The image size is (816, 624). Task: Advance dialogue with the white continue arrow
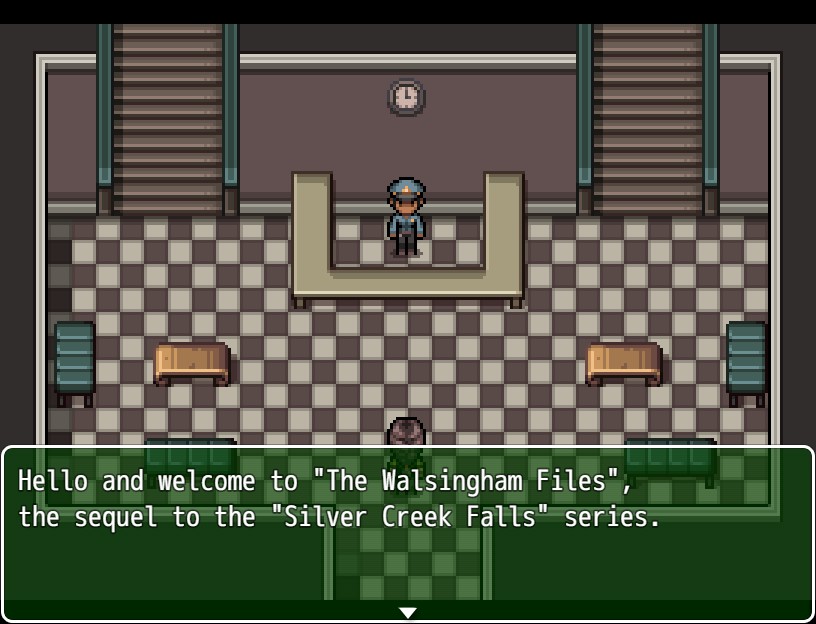tap(407, 612)
